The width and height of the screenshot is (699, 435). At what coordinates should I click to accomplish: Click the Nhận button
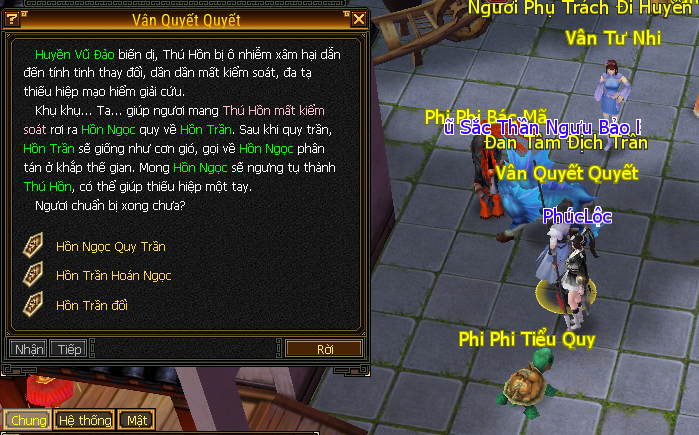click(x=29, y=349)
